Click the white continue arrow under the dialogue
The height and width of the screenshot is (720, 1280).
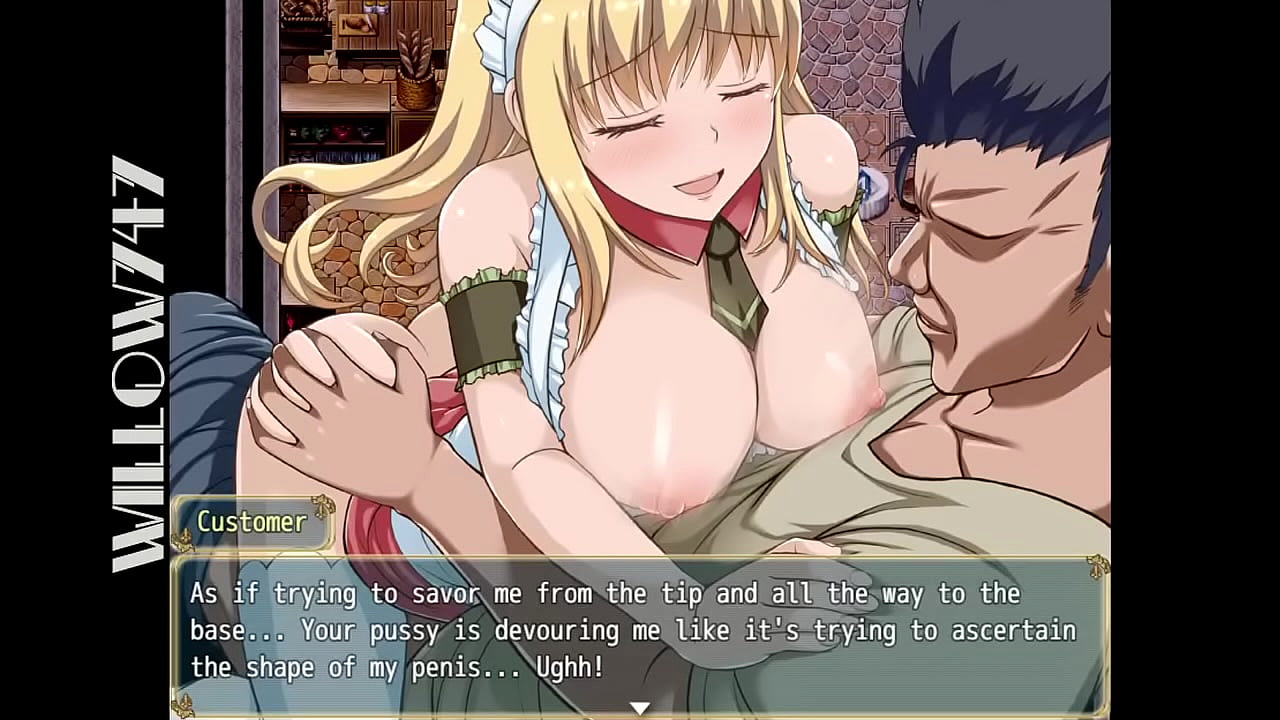pyautogui.click(x=639, y=707)
